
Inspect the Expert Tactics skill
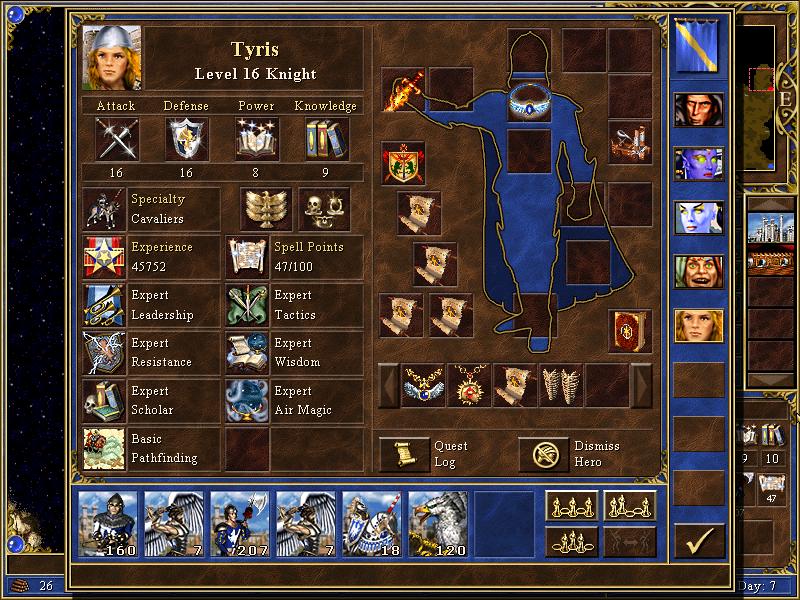click(x=247, y=305)
